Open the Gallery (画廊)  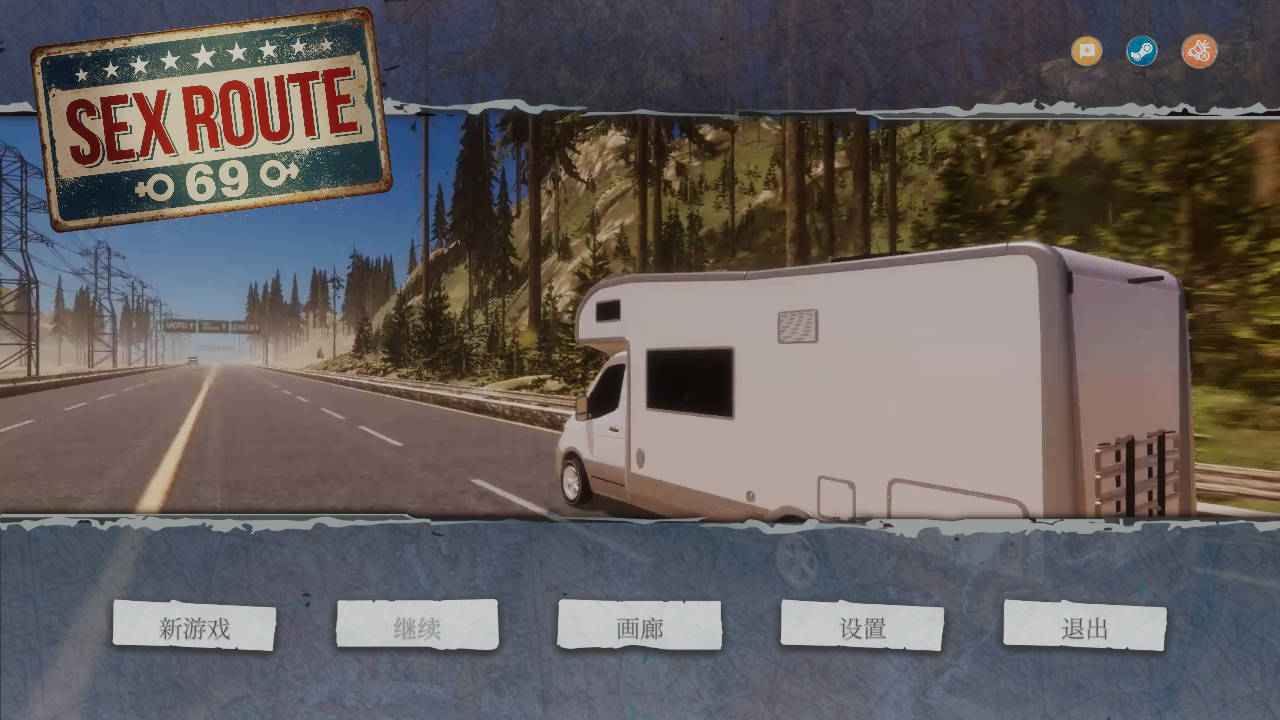639,627
